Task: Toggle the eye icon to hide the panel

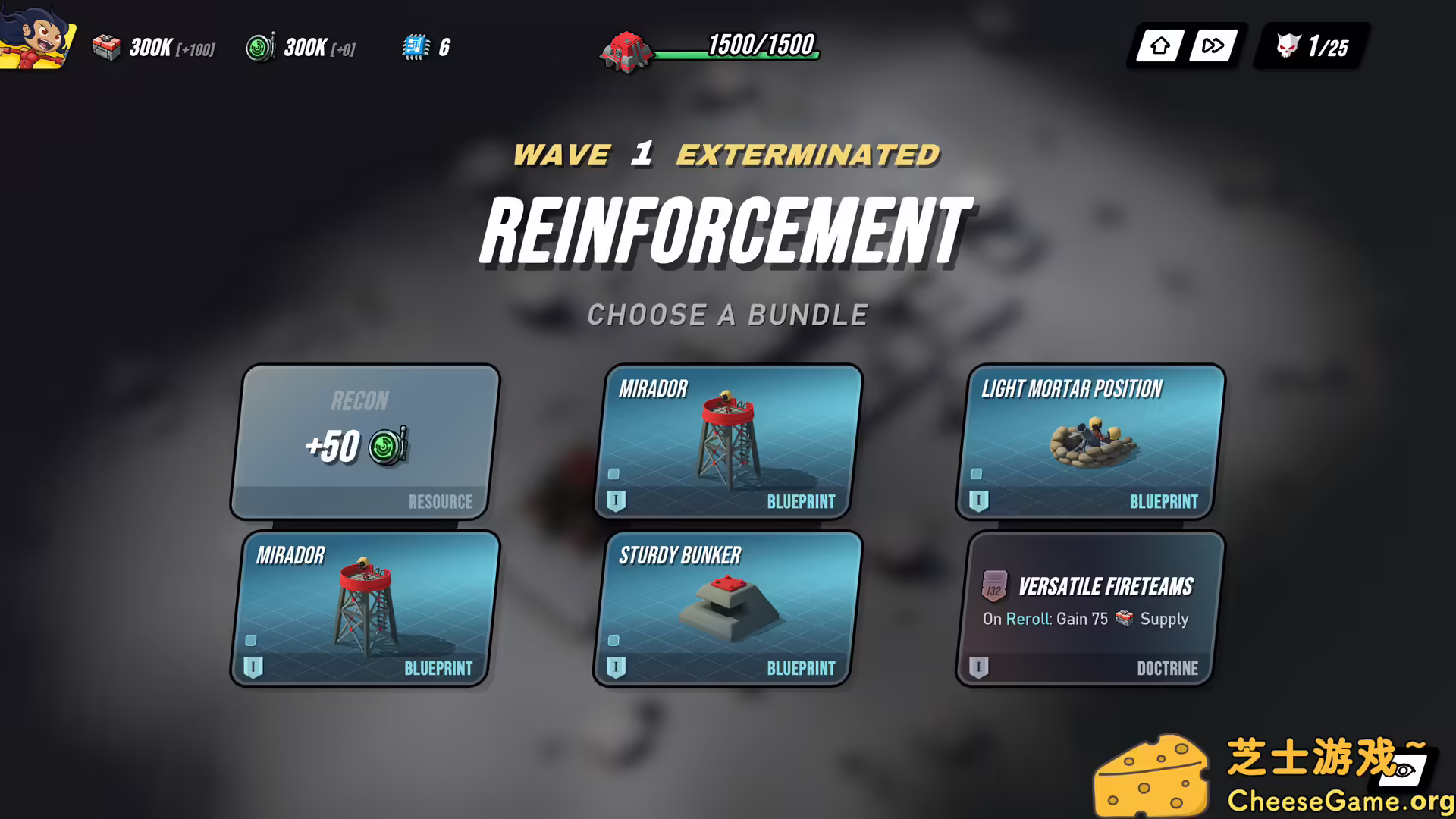Action: 1404,770
